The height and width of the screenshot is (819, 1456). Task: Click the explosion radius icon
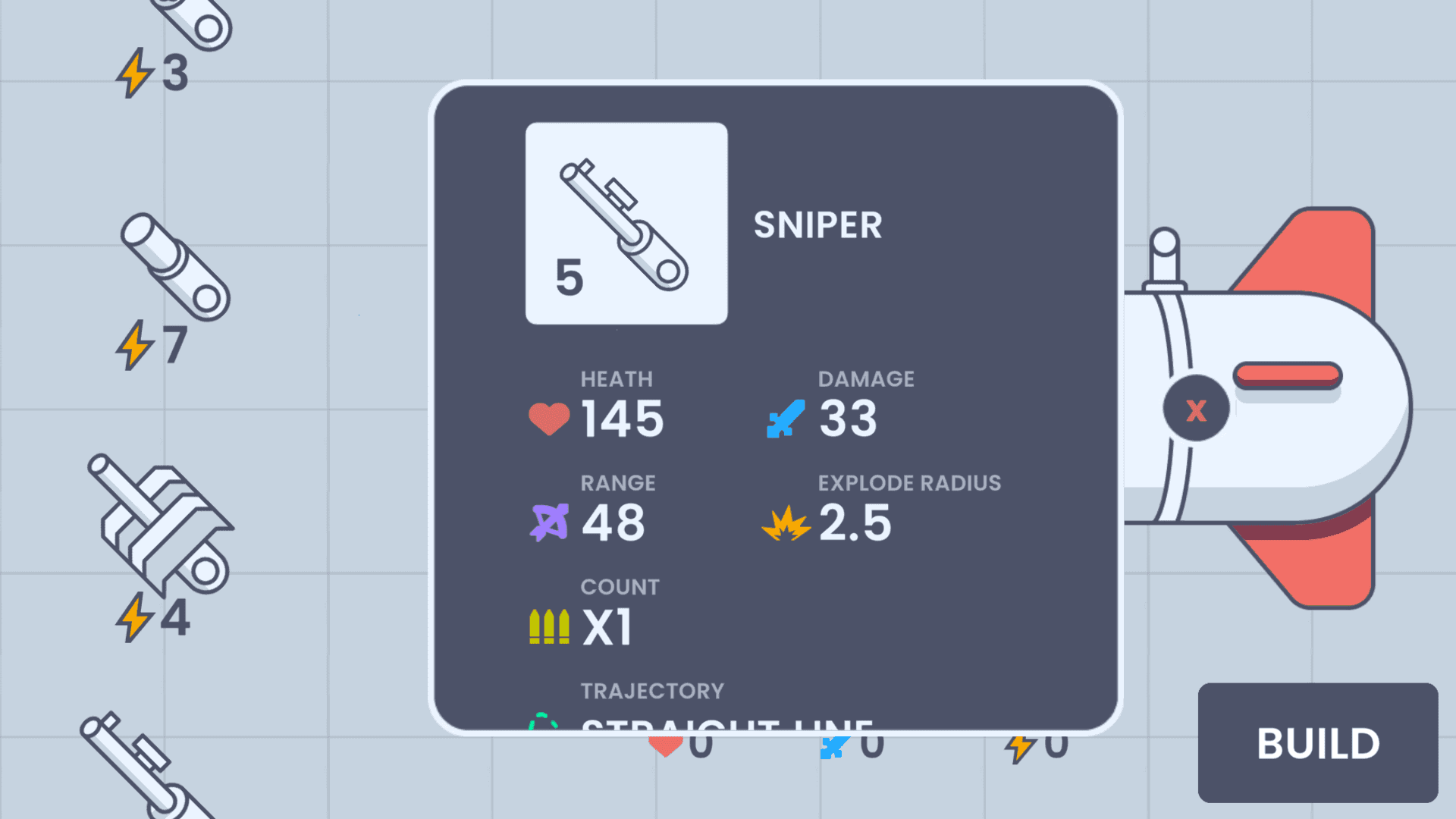(x=787, y=522)
